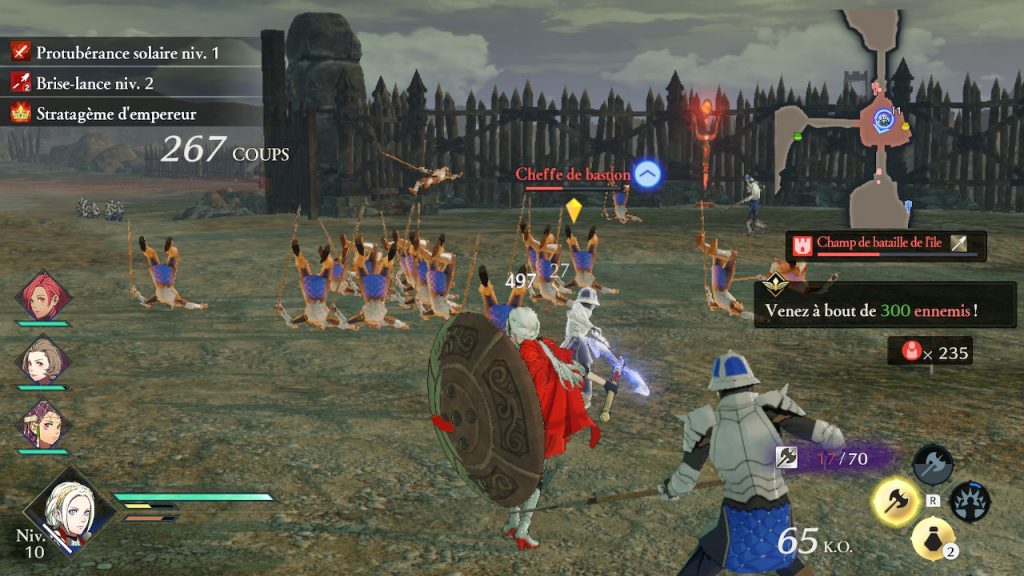The width and height of the screenshot is (1024, 576).
Task: Switch to the purple-haired ally portrait
Action: point(43,422)
